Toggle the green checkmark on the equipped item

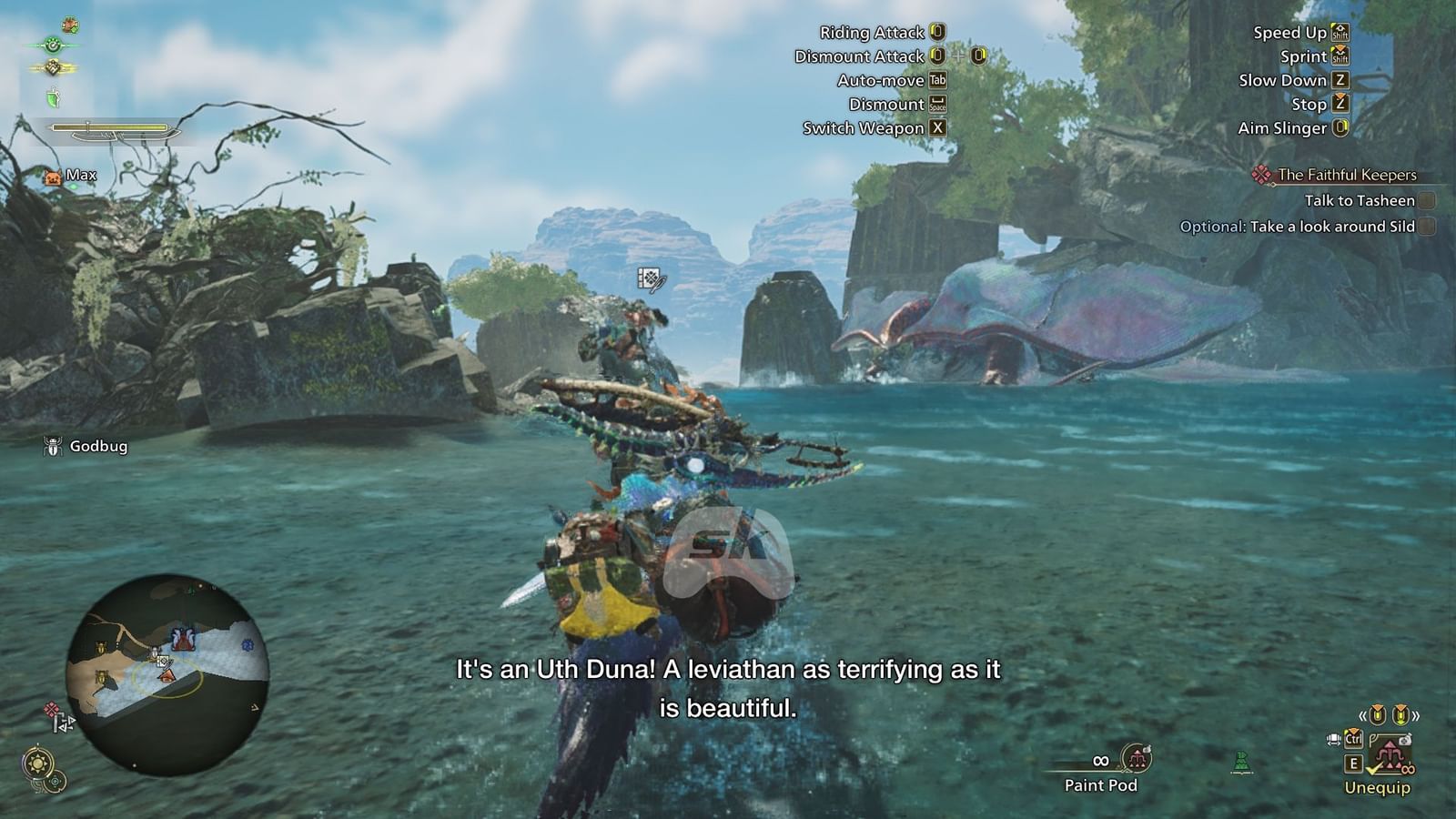1374,768
